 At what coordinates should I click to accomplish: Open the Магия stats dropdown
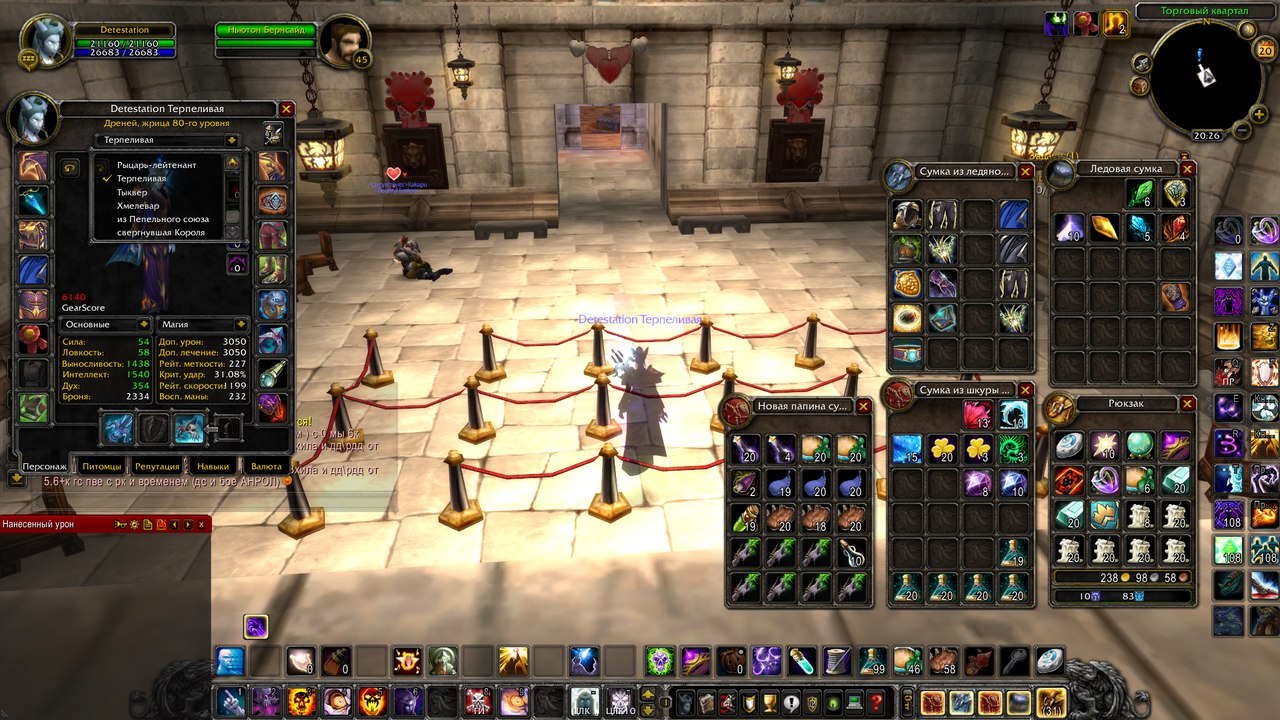(203, 324)
